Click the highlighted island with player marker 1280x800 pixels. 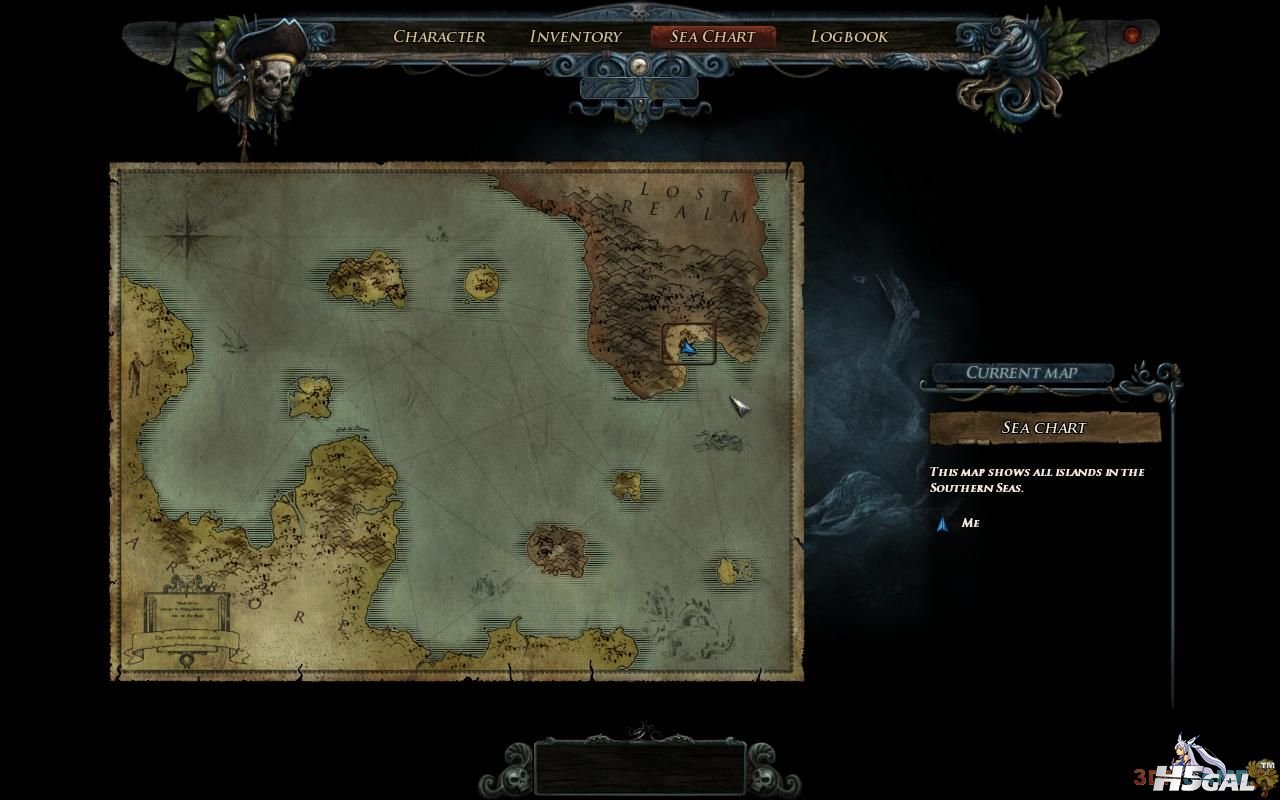point(689,344)
